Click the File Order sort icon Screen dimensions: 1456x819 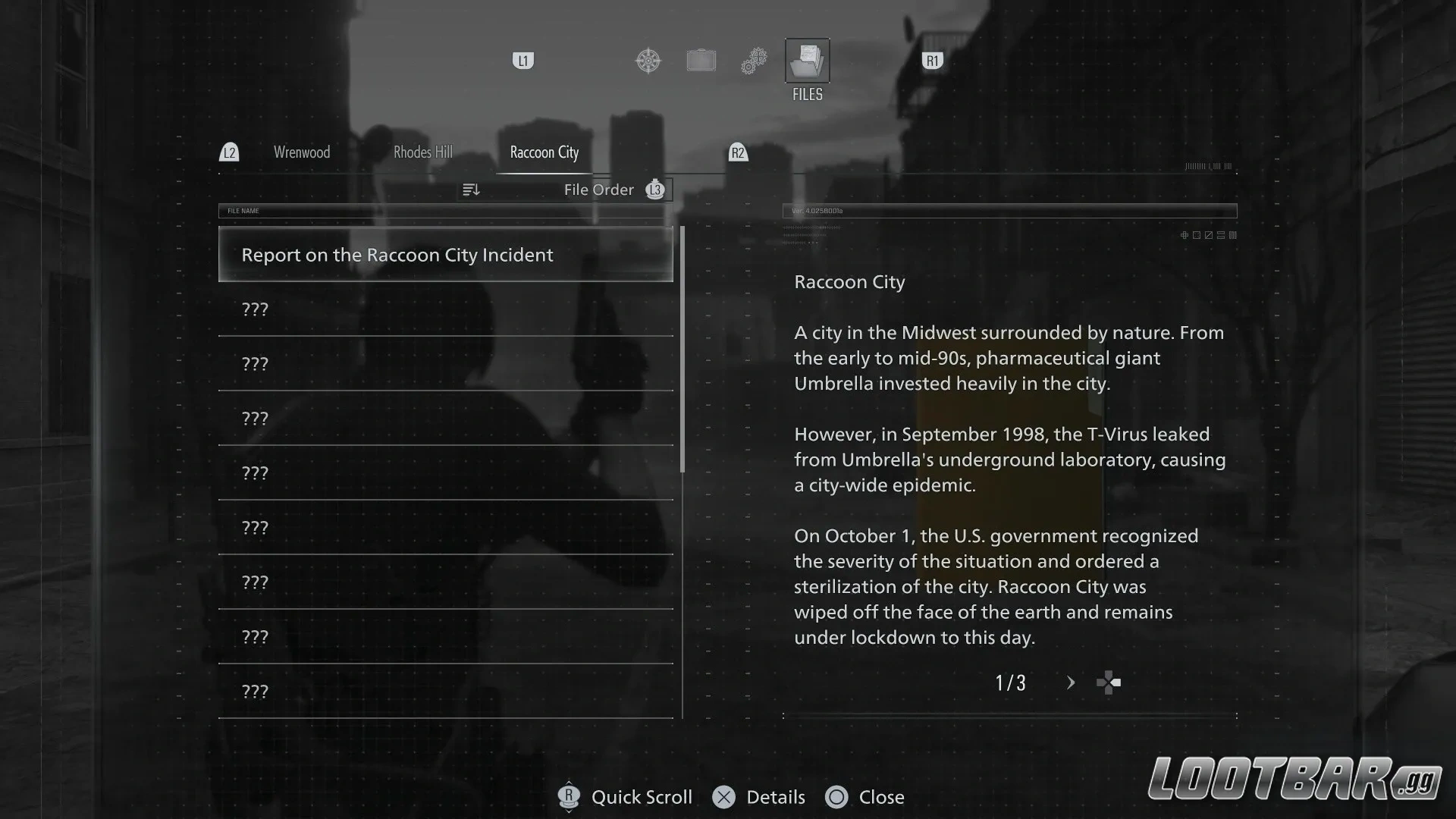pyautogui.click(x=472, y=189)
